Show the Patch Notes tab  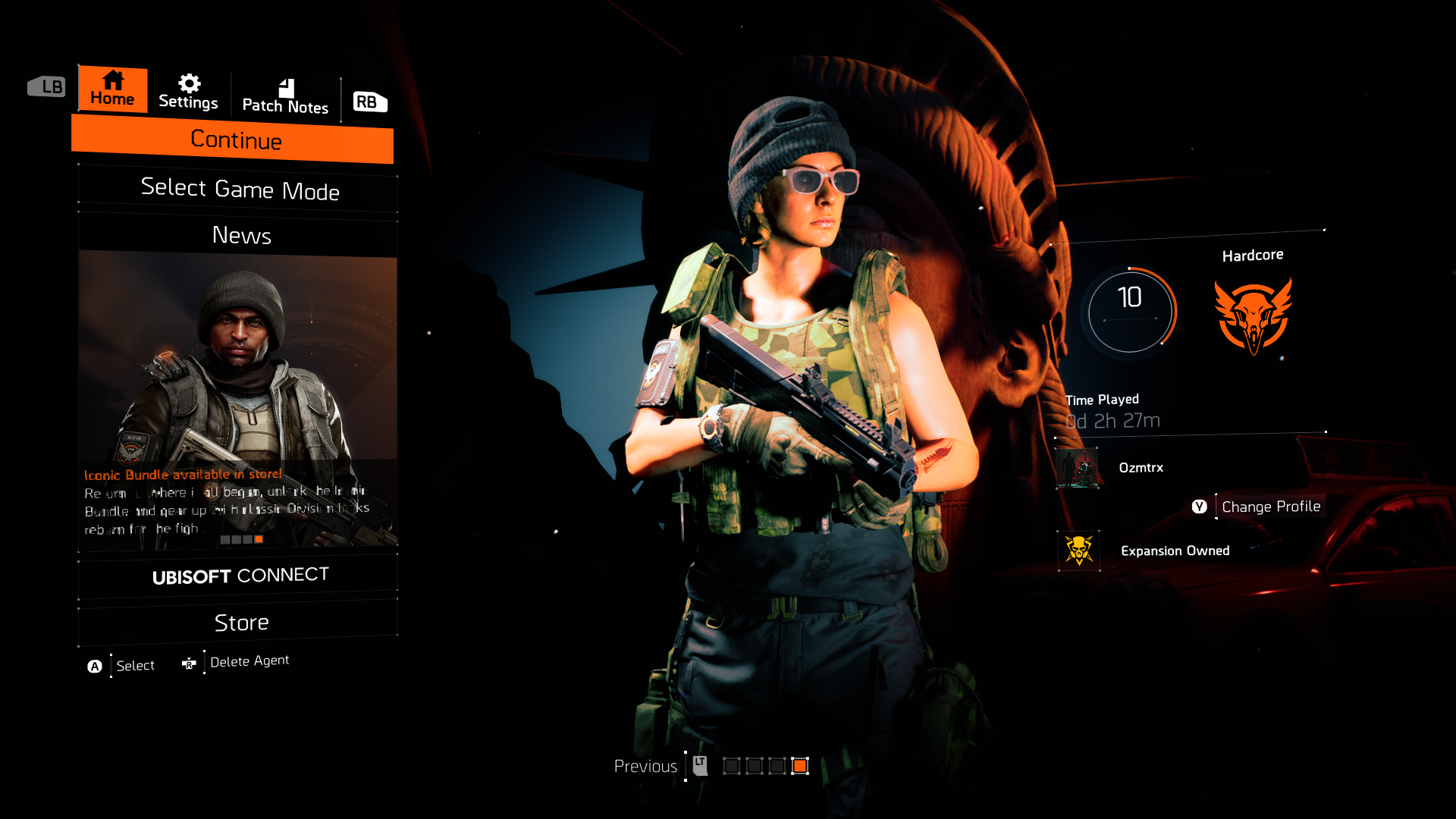[x=285, y=97]
